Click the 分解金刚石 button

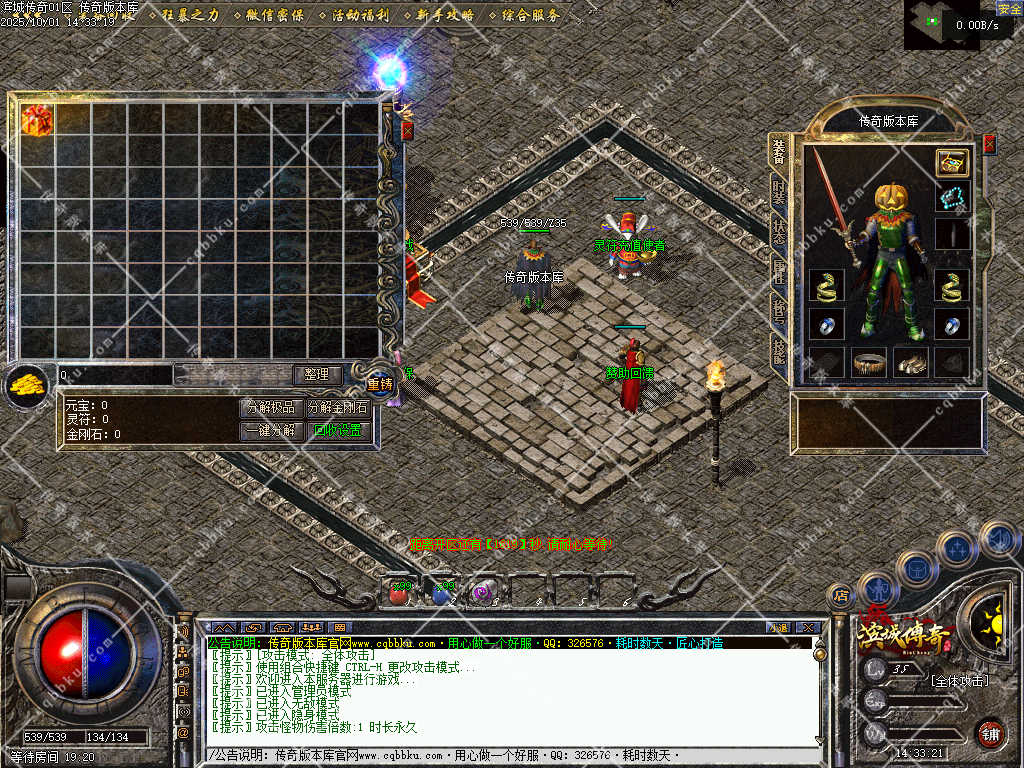click(337, 408)
